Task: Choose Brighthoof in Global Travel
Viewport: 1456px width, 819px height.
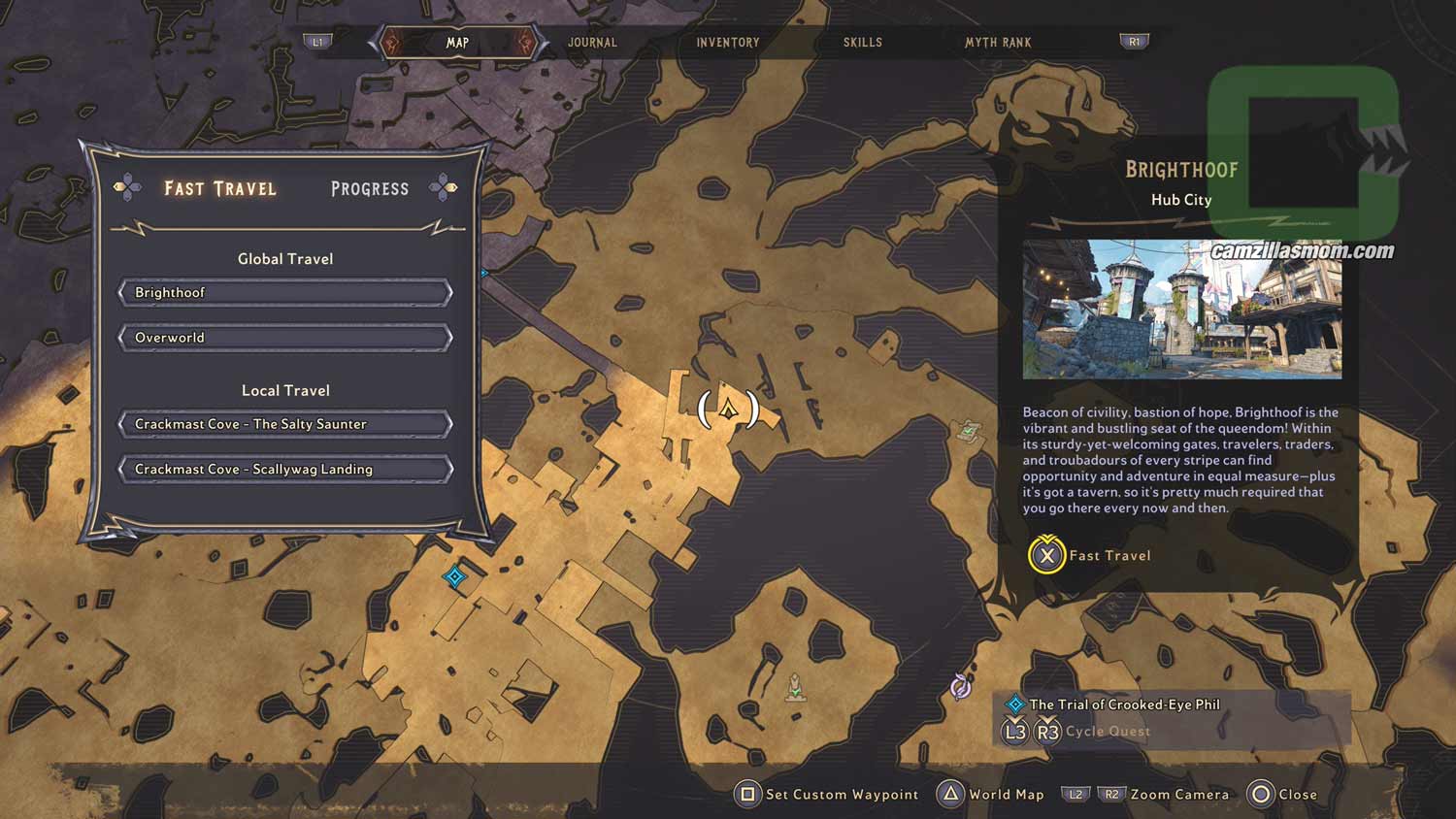Action: (285, 292)
